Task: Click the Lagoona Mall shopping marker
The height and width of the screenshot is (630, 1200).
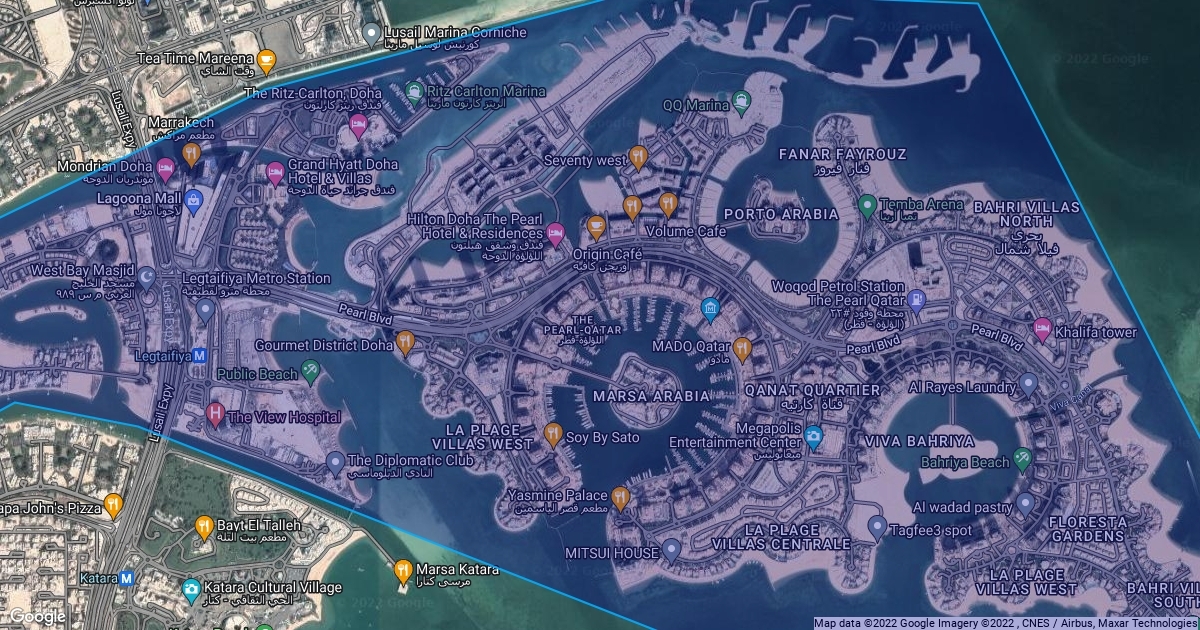Action: pos(194,200)
